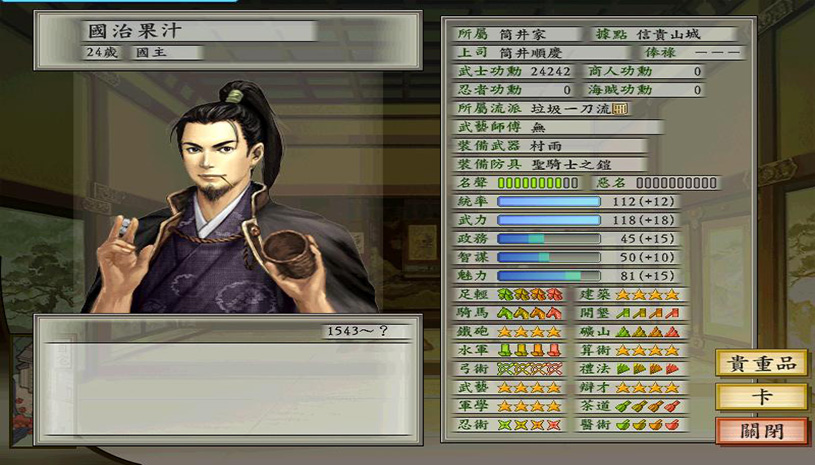Open the 貴重品 valuables list
The width and height of the screenshot is (815, 465).
tap(761, 363)
